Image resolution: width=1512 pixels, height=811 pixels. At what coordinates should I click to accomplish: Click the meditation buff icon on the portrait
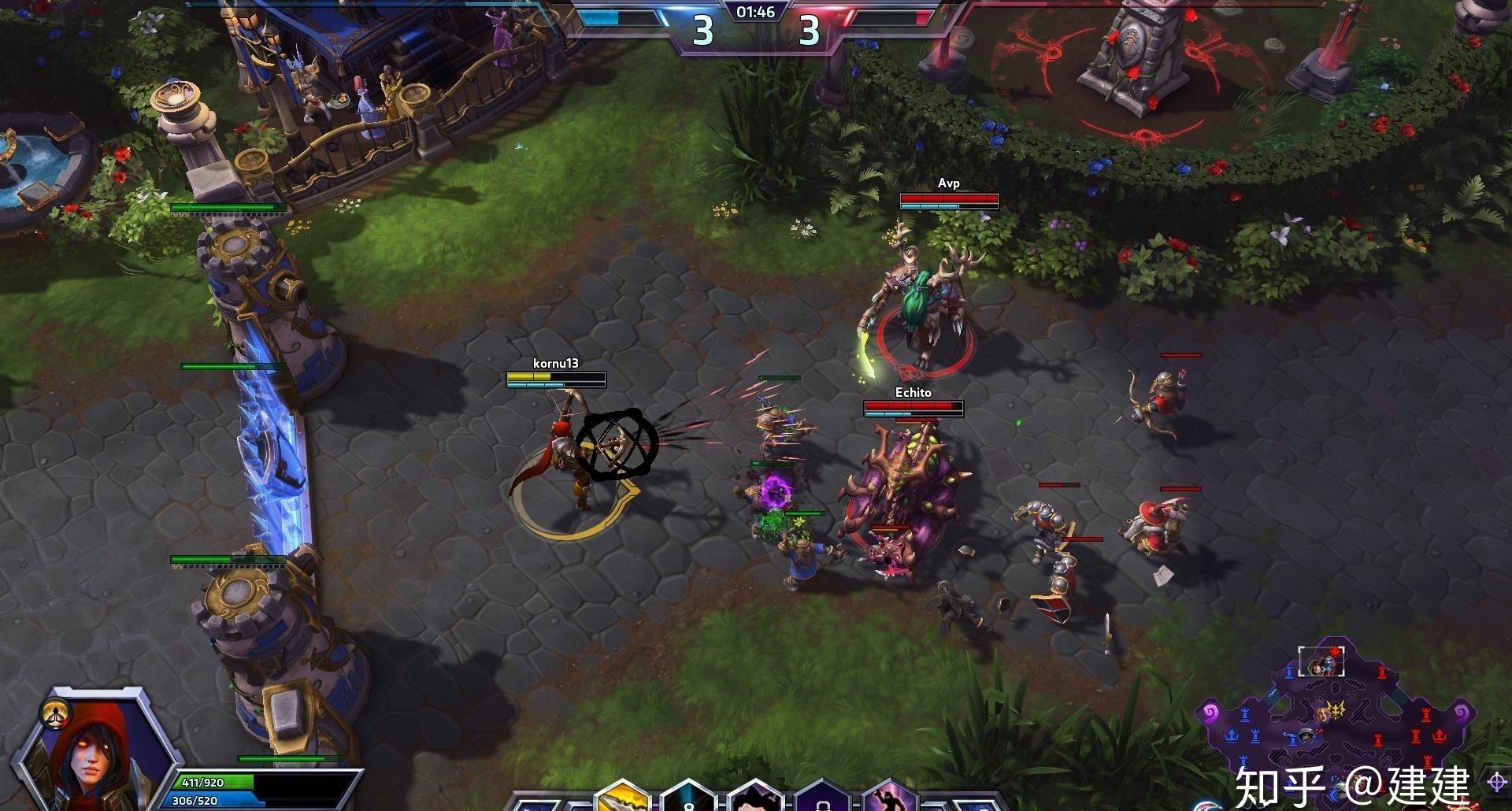pos(56,713)
